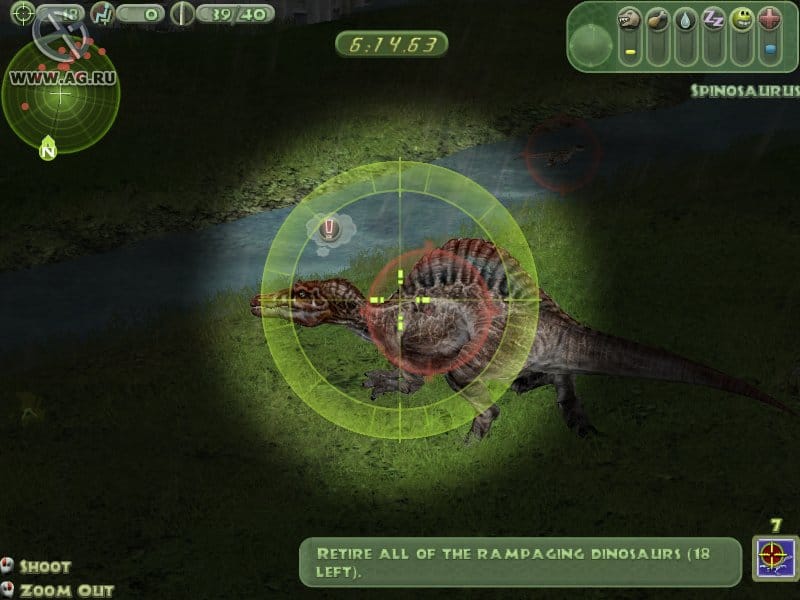Click the dinosaur head rampage status icon
Viewport: 800px width, 600px height.
point(629,19)
